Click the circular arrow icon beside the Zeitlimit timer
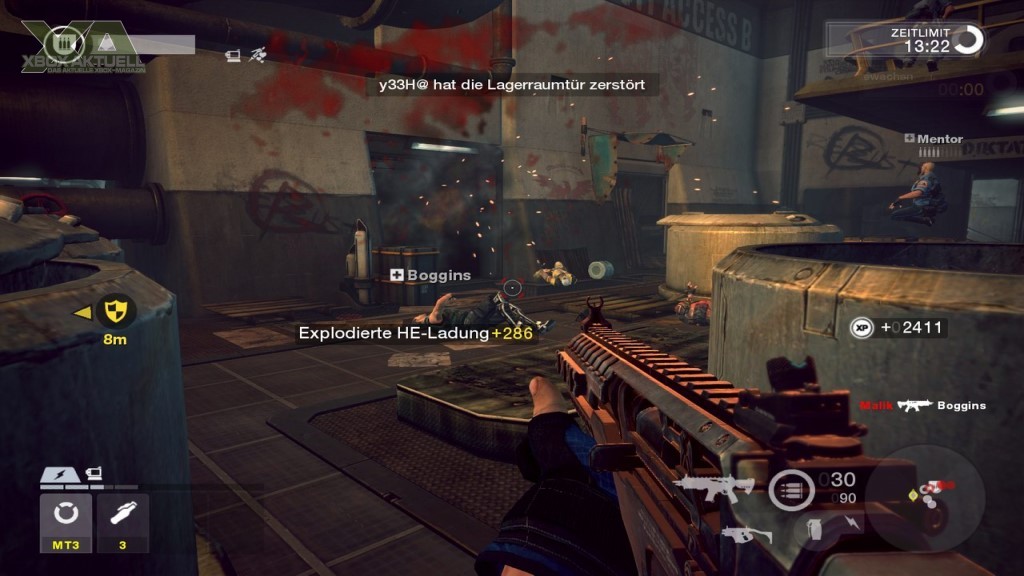1024x576 pixels. point(969,41)
